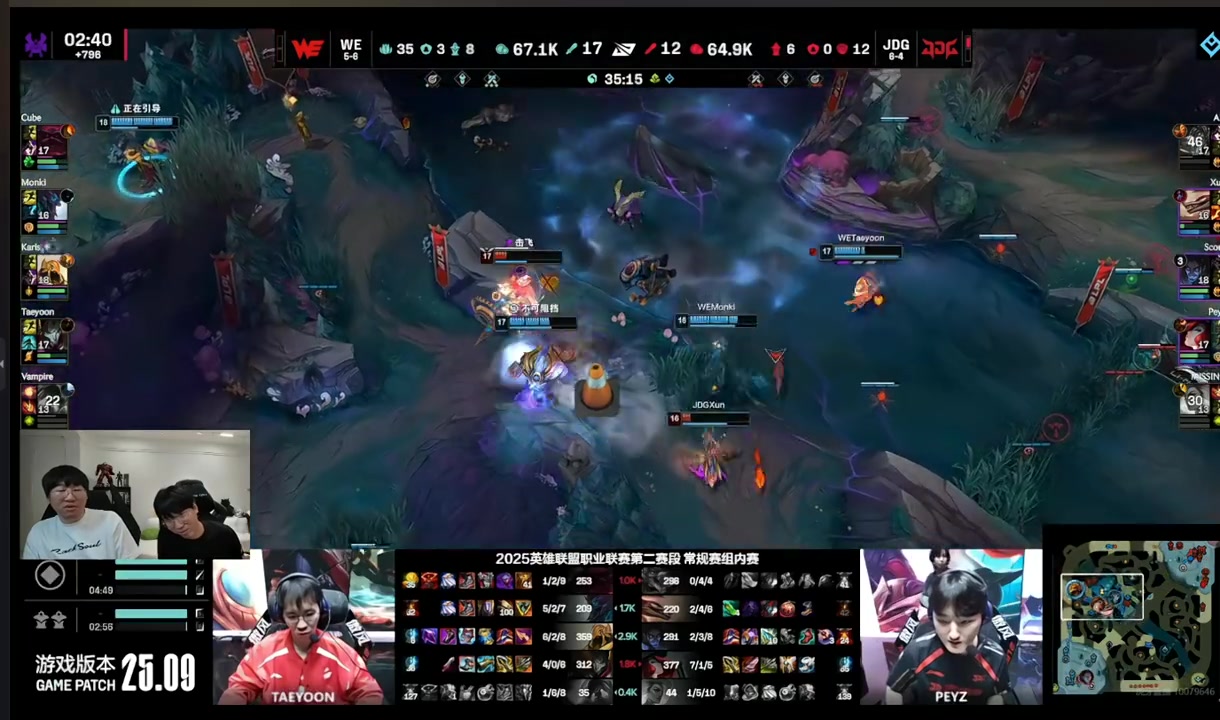Click the JDG team logo

(x=939, y=48)
